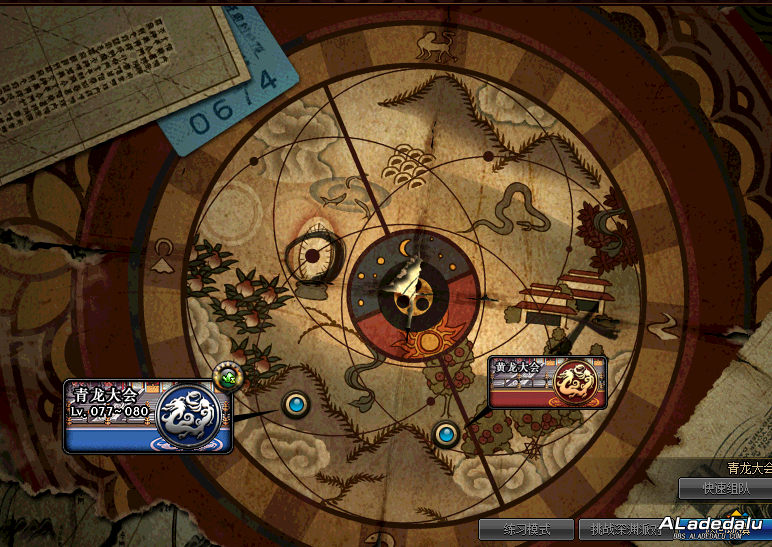Click the blue map node linked to 青龙大会
This screenshot has width=772, height=547.
click(295, 404)
